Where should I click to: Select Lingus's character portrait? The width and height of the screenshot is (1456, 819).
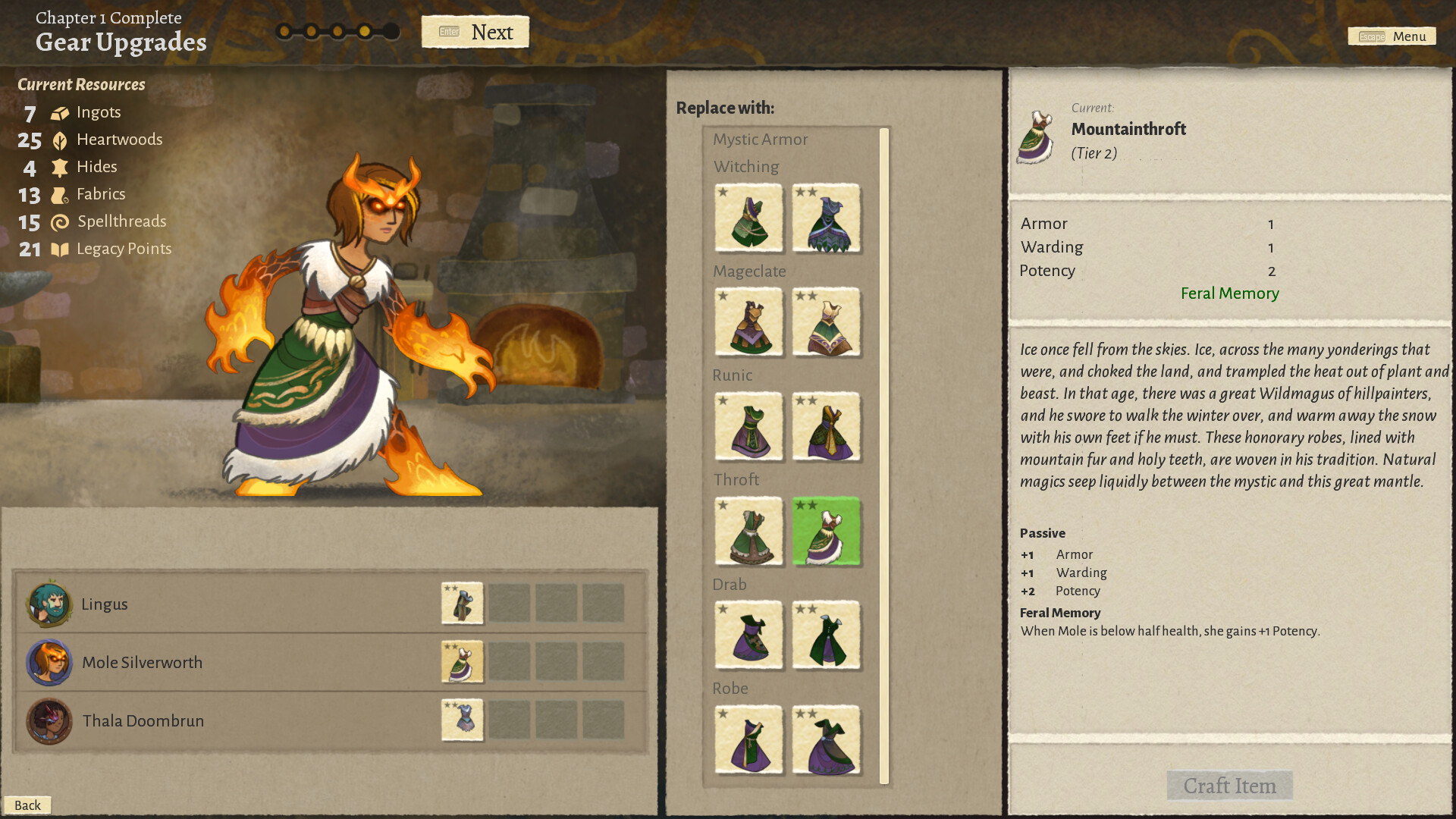pos(49,604)
